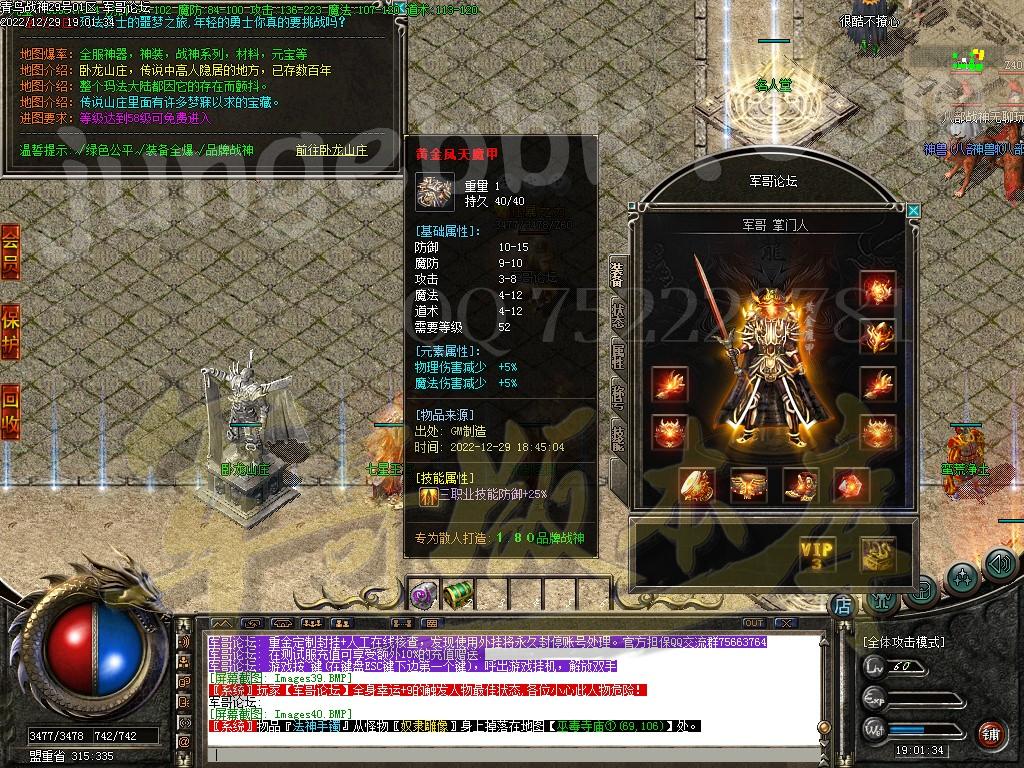Click the red 铺 stall button
This screenshot has height=768, width=1024.
point(990,735)
